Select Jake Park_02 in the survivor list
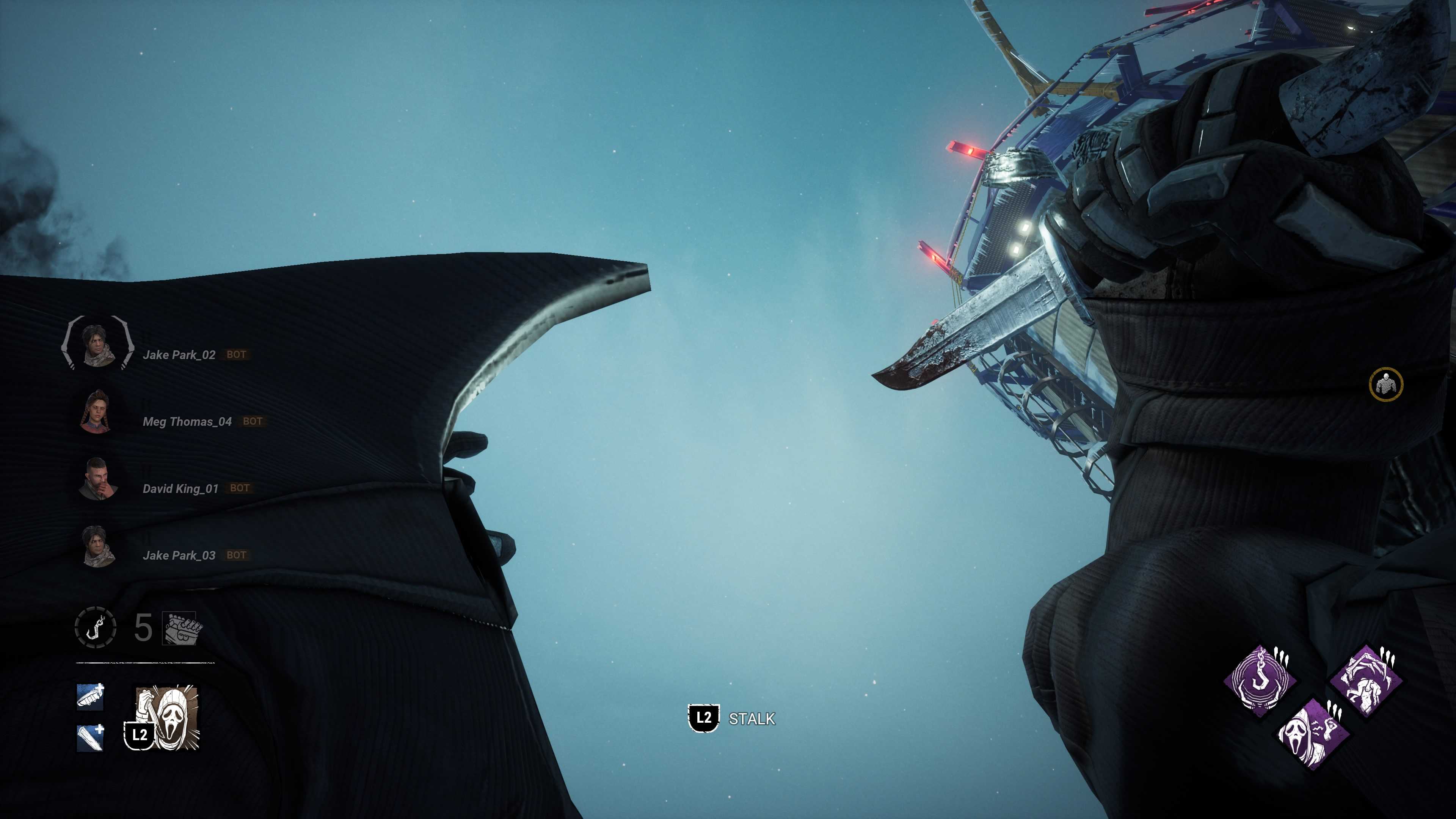Viewport: 1456px width, 819px height. [179, 355]
